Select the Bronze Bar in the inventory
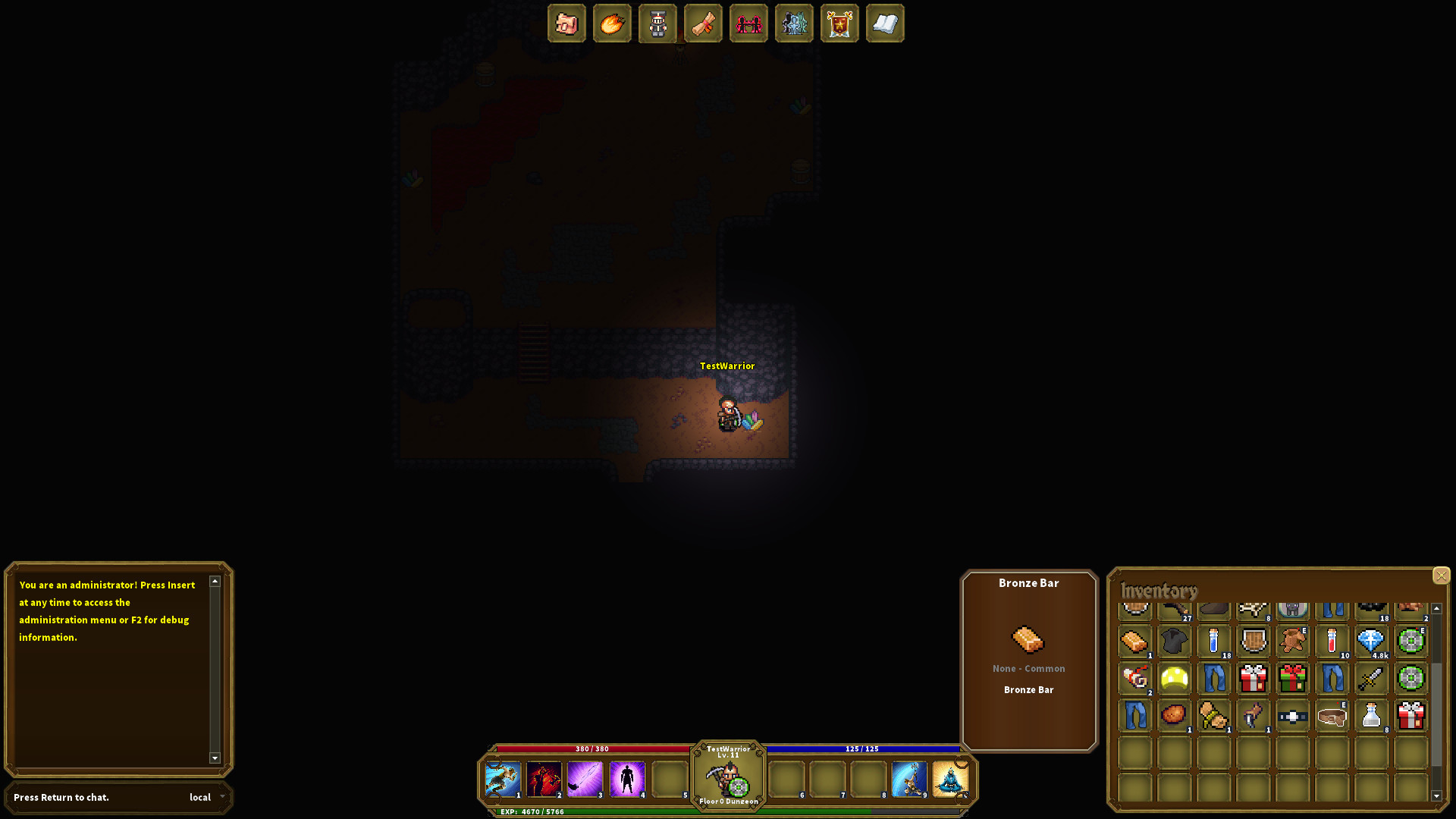This screenshot has width=1456, height=819. (x=1134, y=642)
